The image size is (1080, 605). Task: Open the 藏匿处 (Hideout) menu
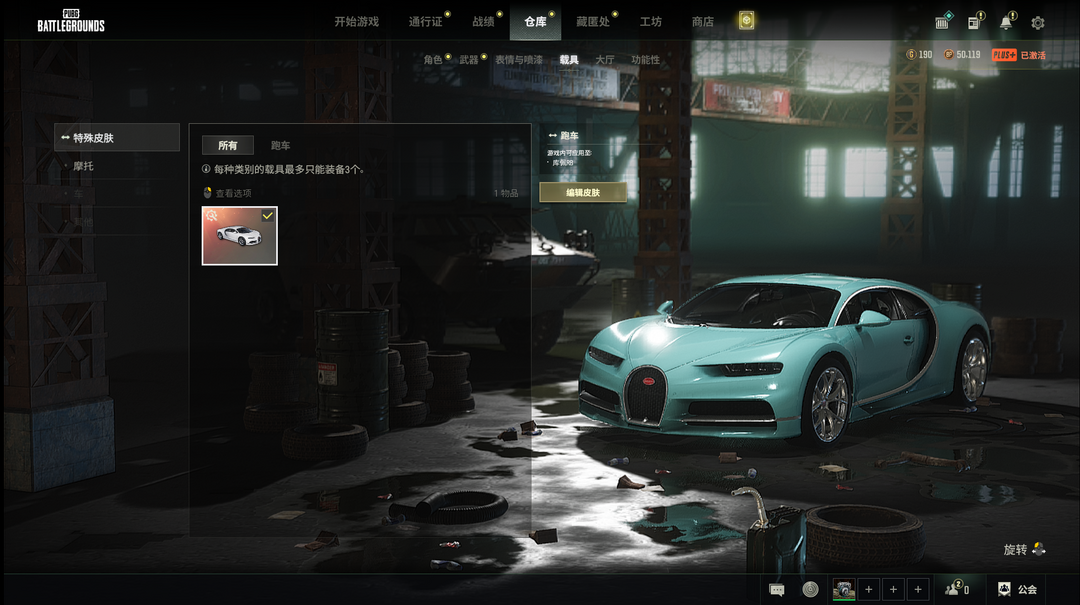click(x=592, y=22)
